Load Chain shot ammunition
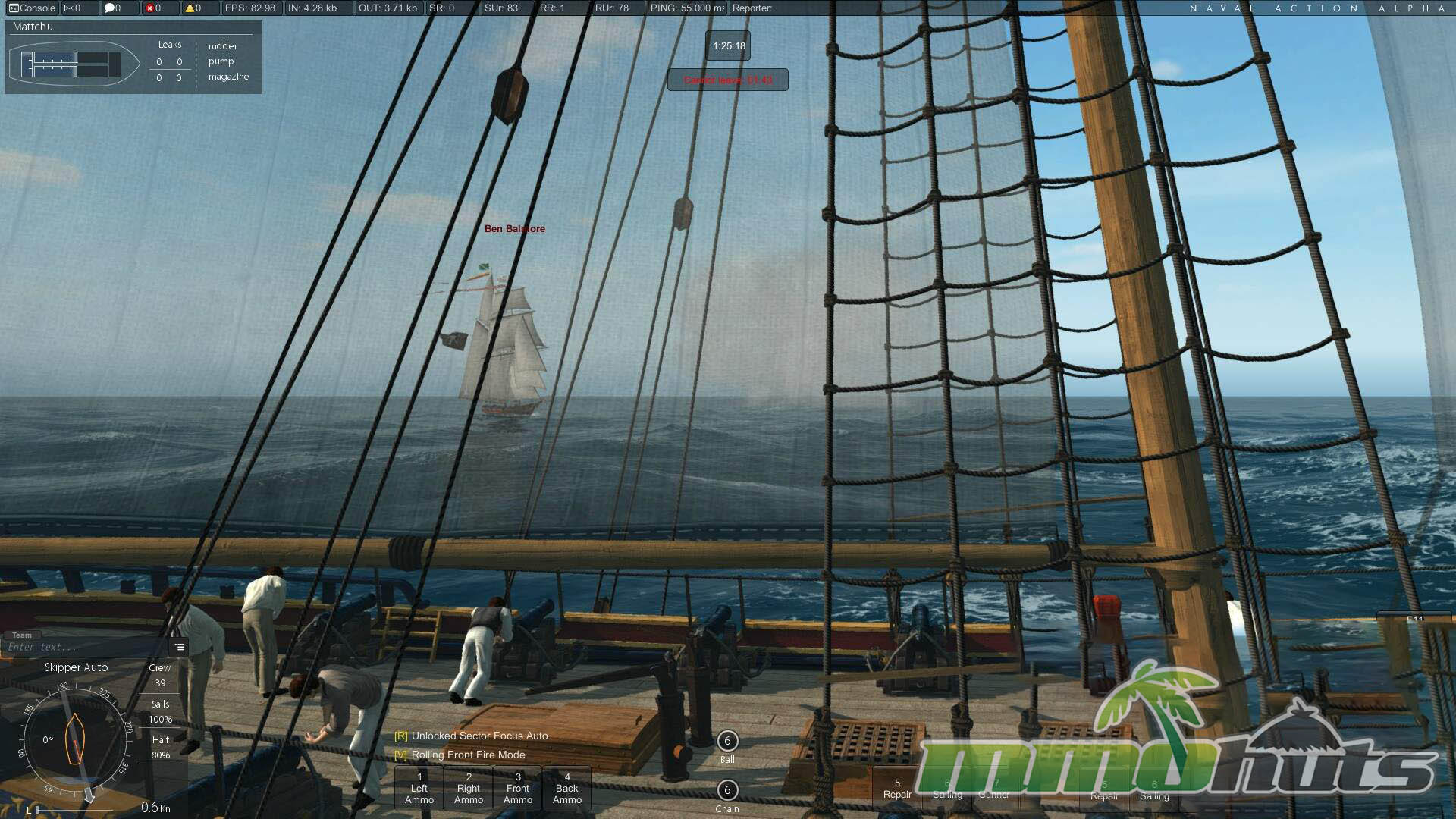 click(727, 791)
